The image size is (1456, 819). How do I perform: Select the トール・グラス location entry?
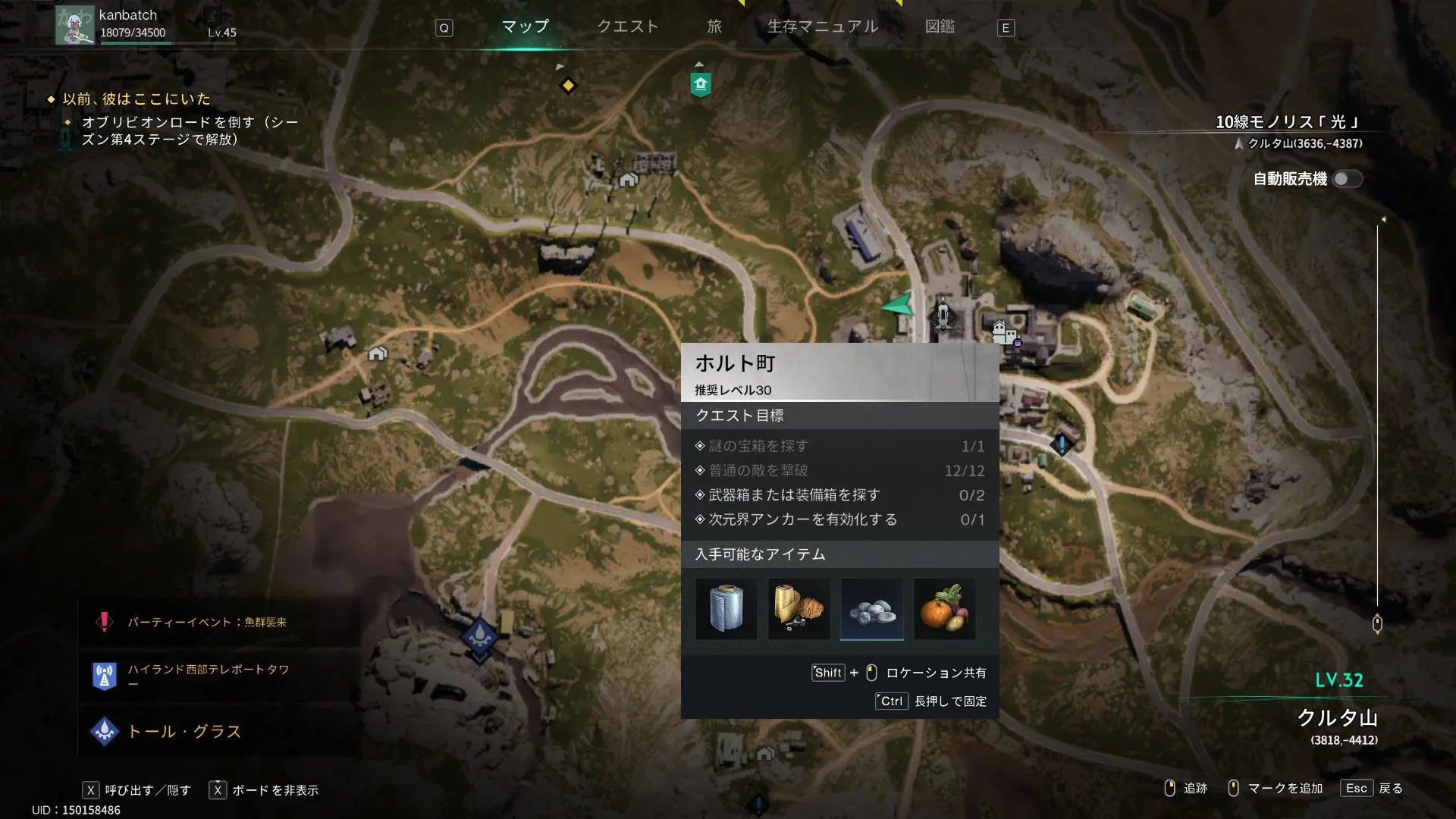click(184, 731)
